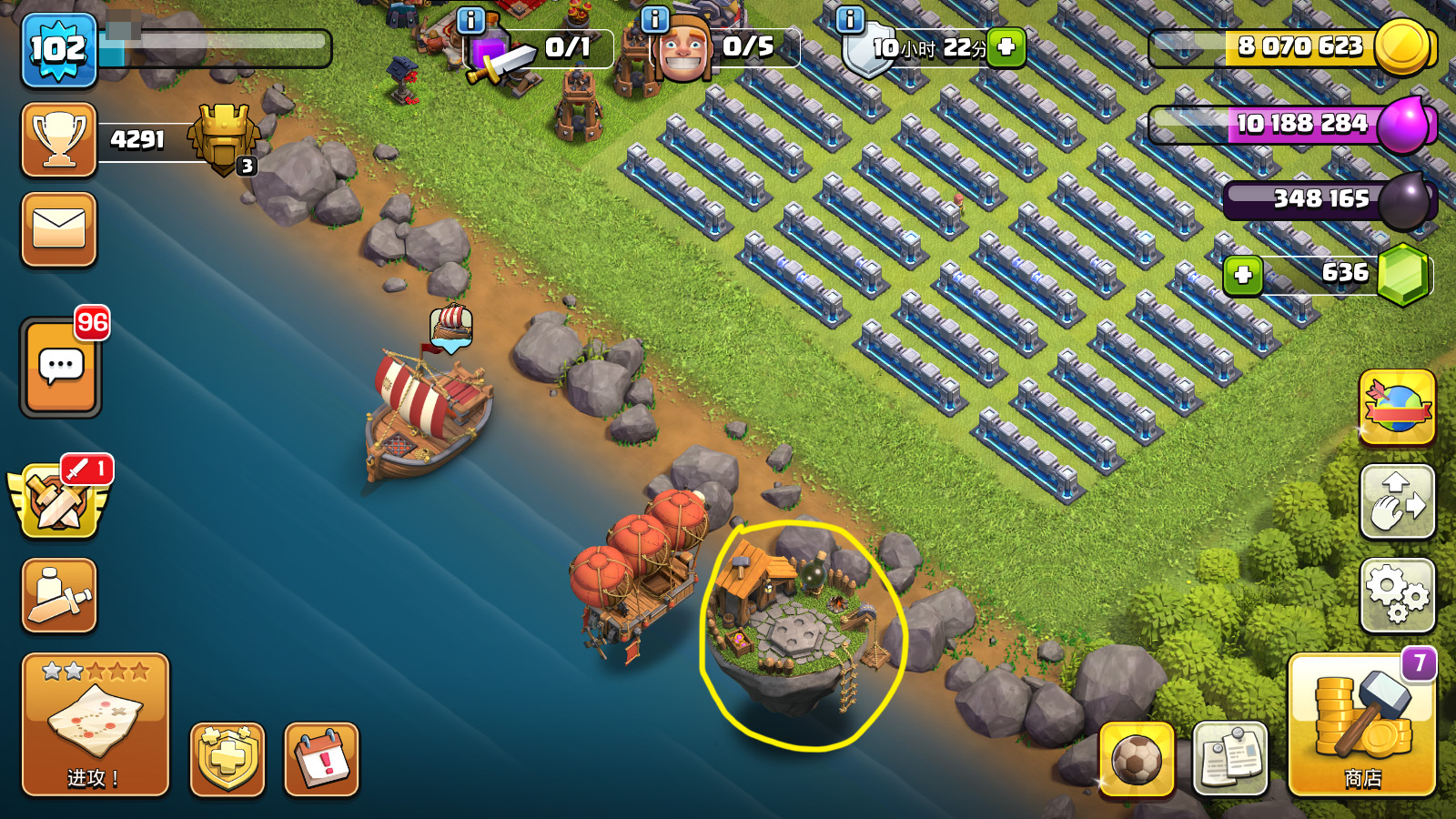Open the clan chat with 96 messages
Screen dimensions: 1456x819
pos(61,367)
